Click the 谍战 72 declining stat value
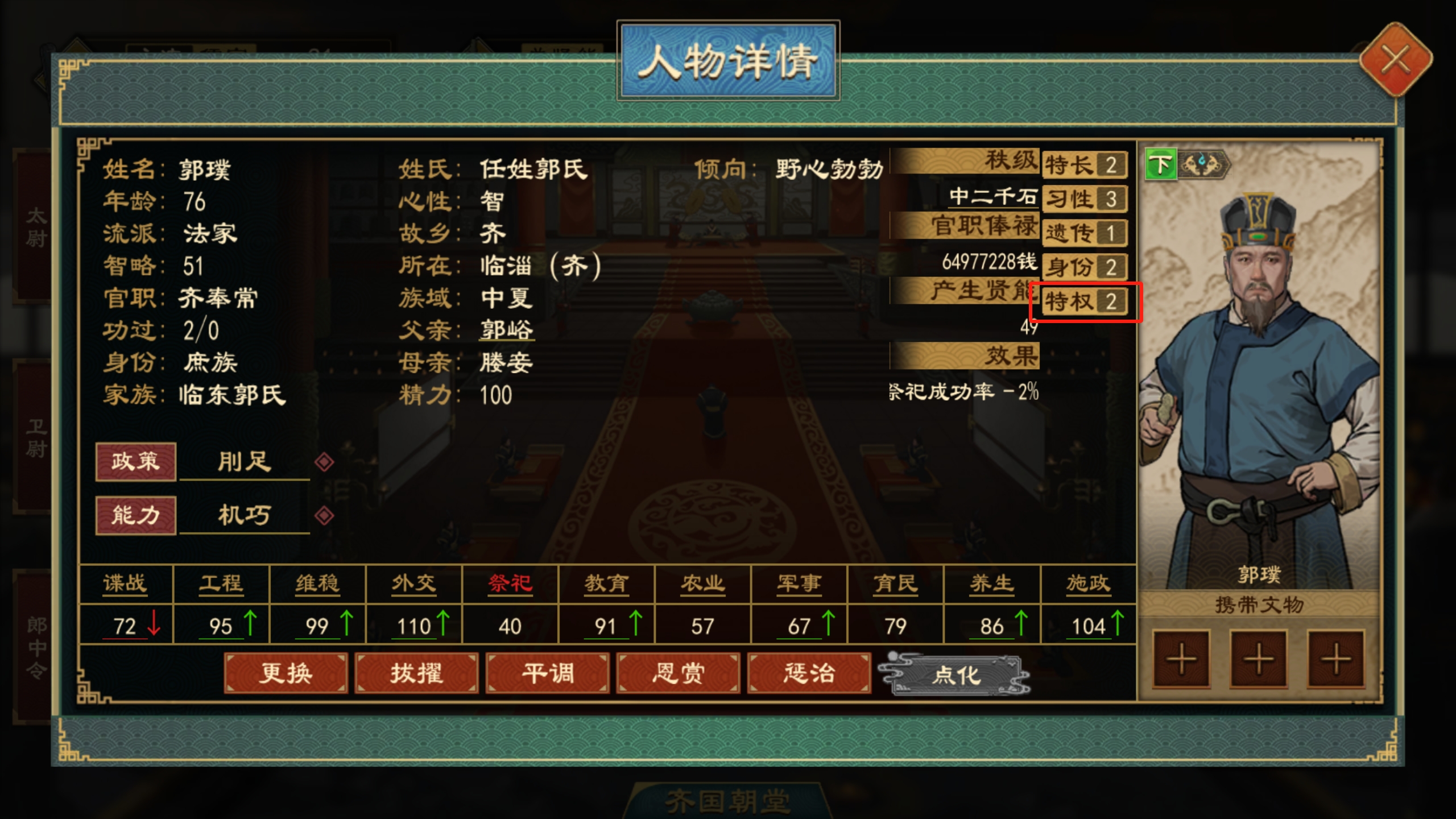This screenshot has height=819, width=1456. [x=125, y=626]
